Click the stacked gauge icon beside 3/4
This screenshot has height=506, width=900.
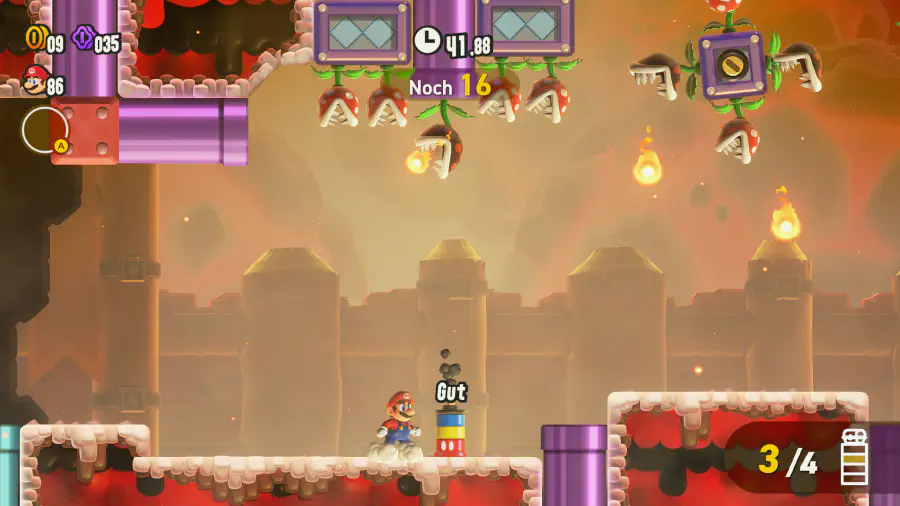coord(854,458)
